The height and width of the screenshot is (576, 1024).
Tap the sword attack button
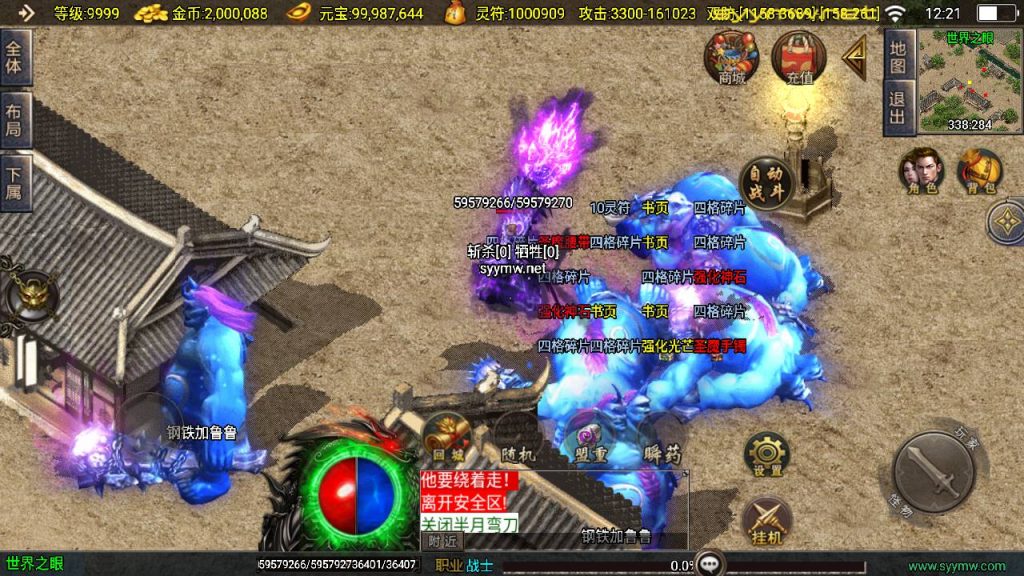[934, 473]
